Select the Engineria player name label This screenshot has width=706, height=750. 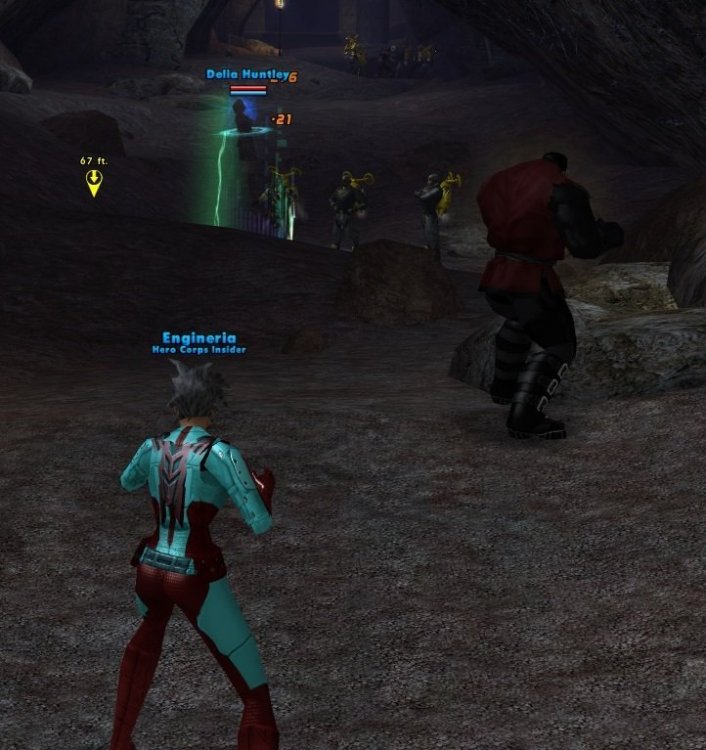(198, 338)
